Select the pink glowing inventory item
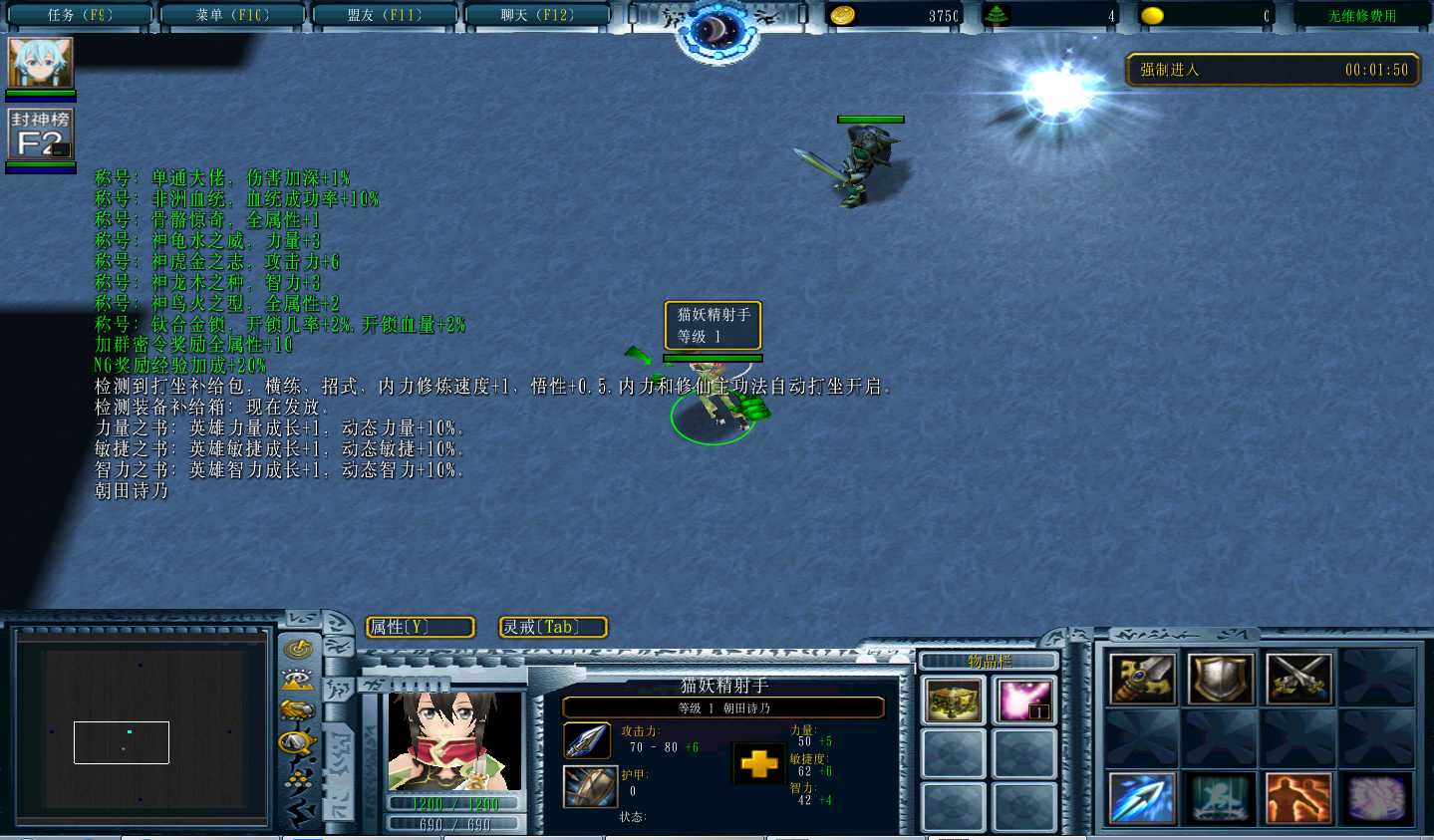The height and width of the screenshot is (840, 1434). [1023, 700]
